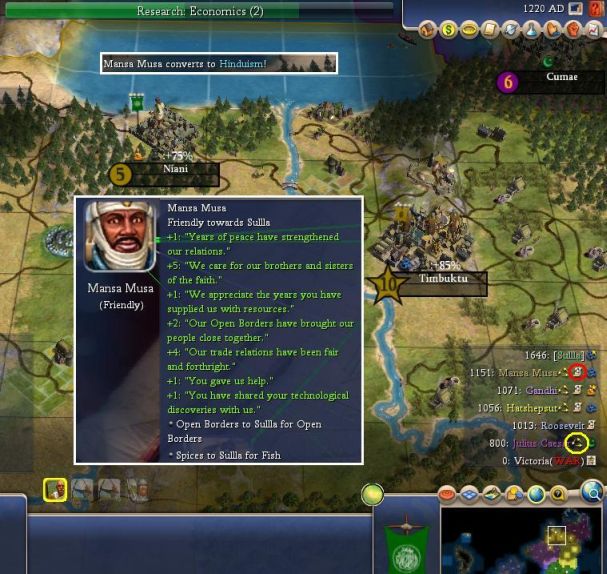Select the highlighted unit portrait
The height and width of the screenshot is (574, 607).
tap(55, 490)
